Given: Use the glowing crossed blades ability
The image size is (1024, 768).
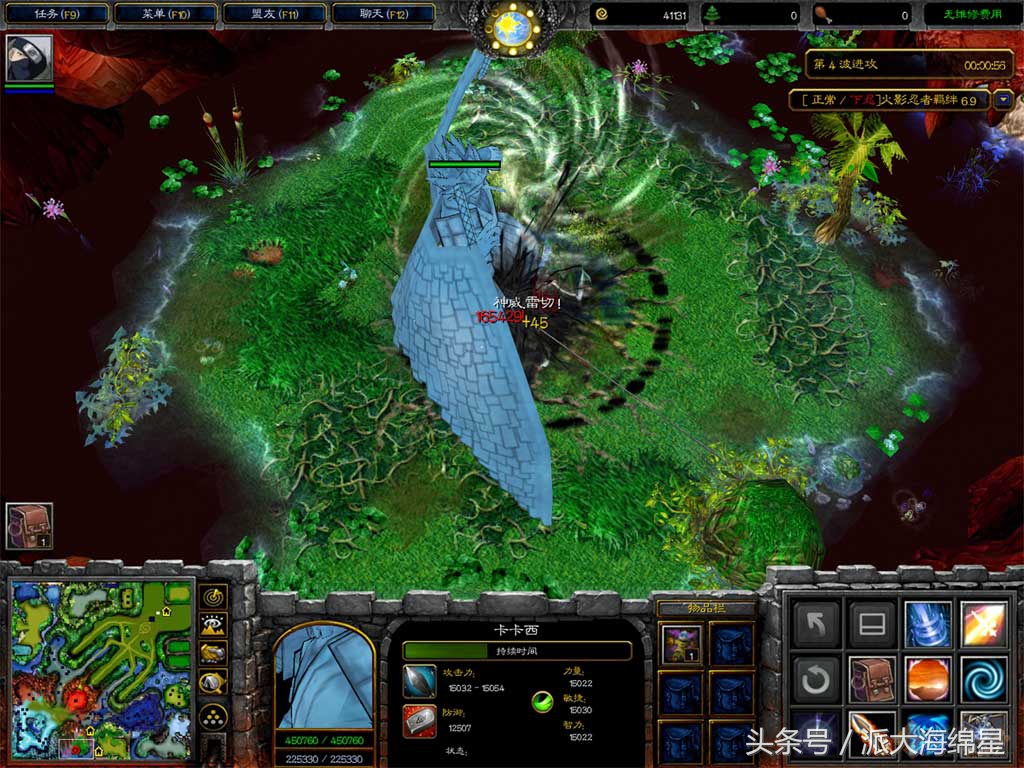Looking at the screenshot, I should 983,624.
